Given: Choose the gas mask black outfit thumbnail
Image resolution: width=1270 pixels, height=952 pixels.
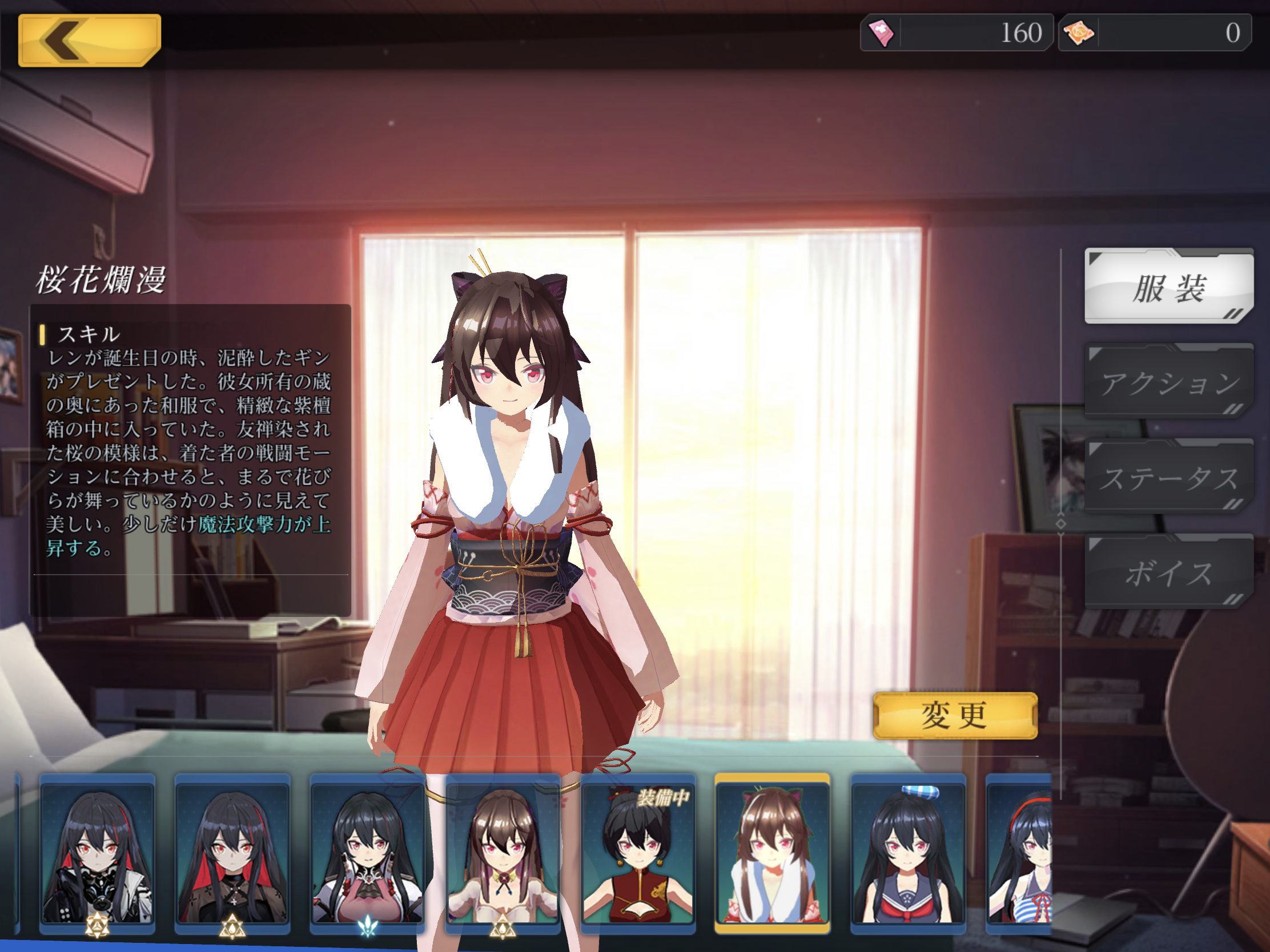Looking at the screenshot, I should 97,854.
